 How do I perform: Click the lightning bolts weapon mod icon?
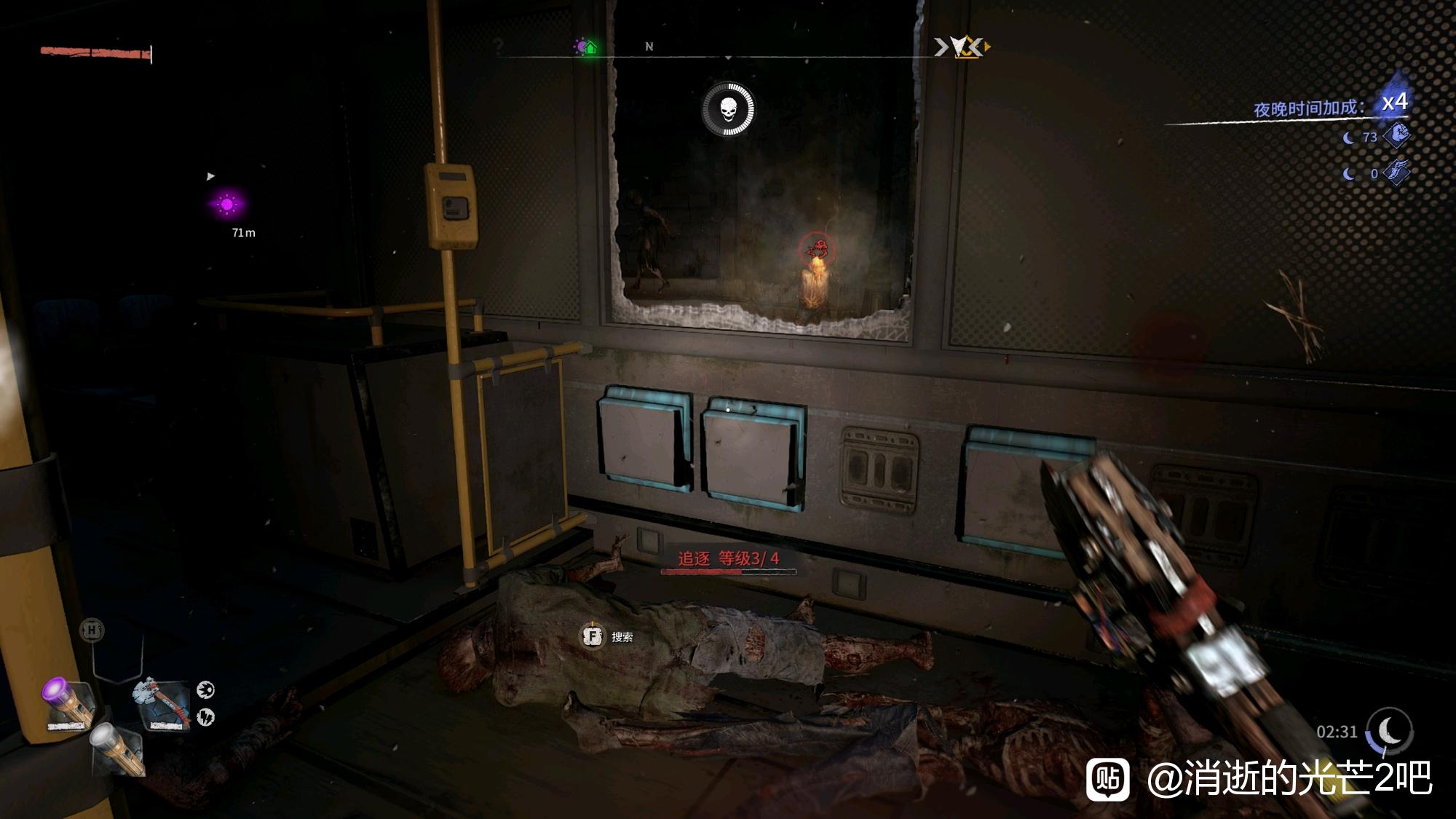click(x=206, y=717)
